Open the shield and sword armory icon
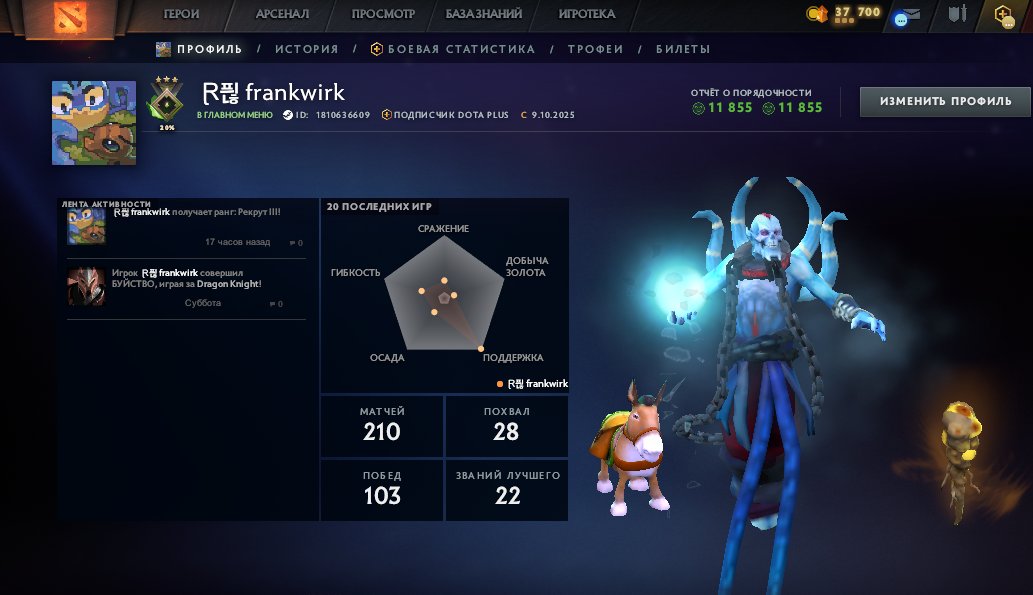This screenshot has height=595, width=1033. point(958,14)
